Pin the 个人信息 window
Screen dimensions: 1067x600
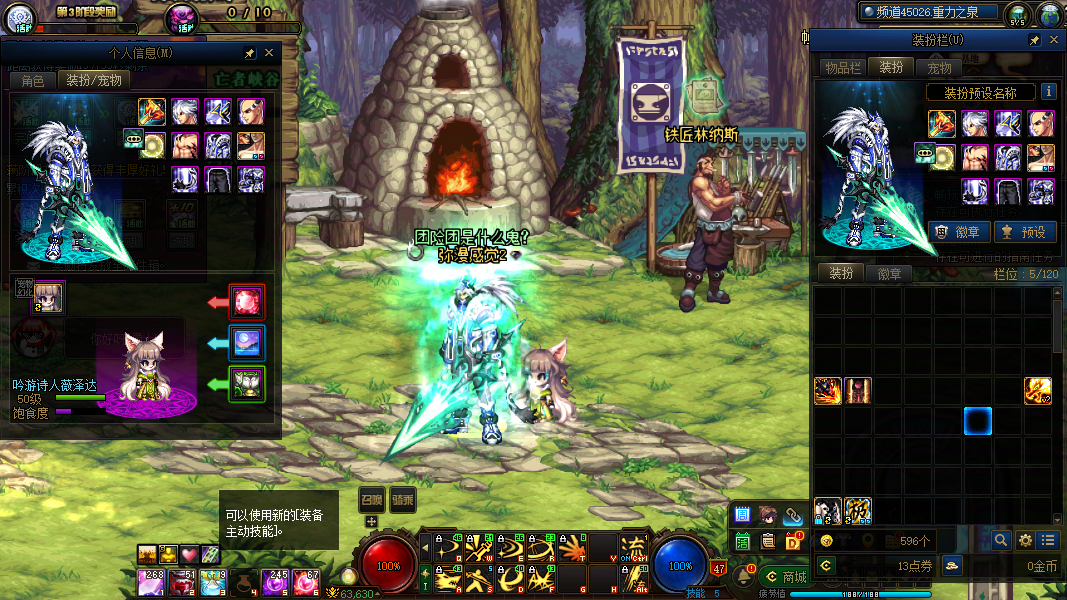[249, 53]
